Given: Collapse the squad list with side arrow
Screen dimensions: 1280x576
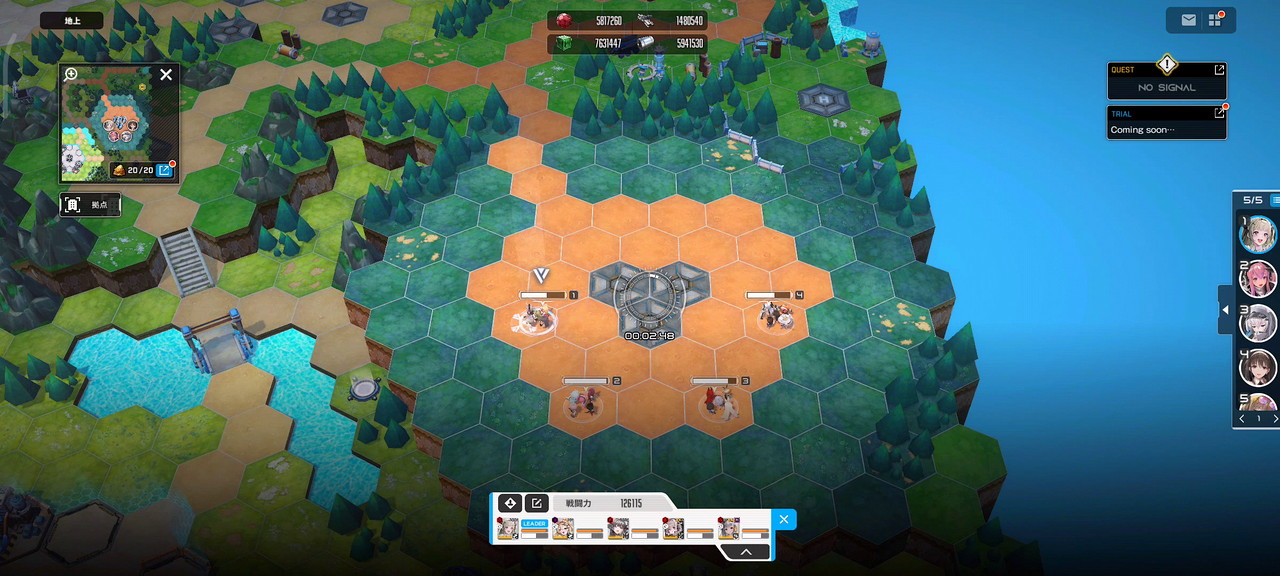Looking at the screenshot, I should point(1224,311).
